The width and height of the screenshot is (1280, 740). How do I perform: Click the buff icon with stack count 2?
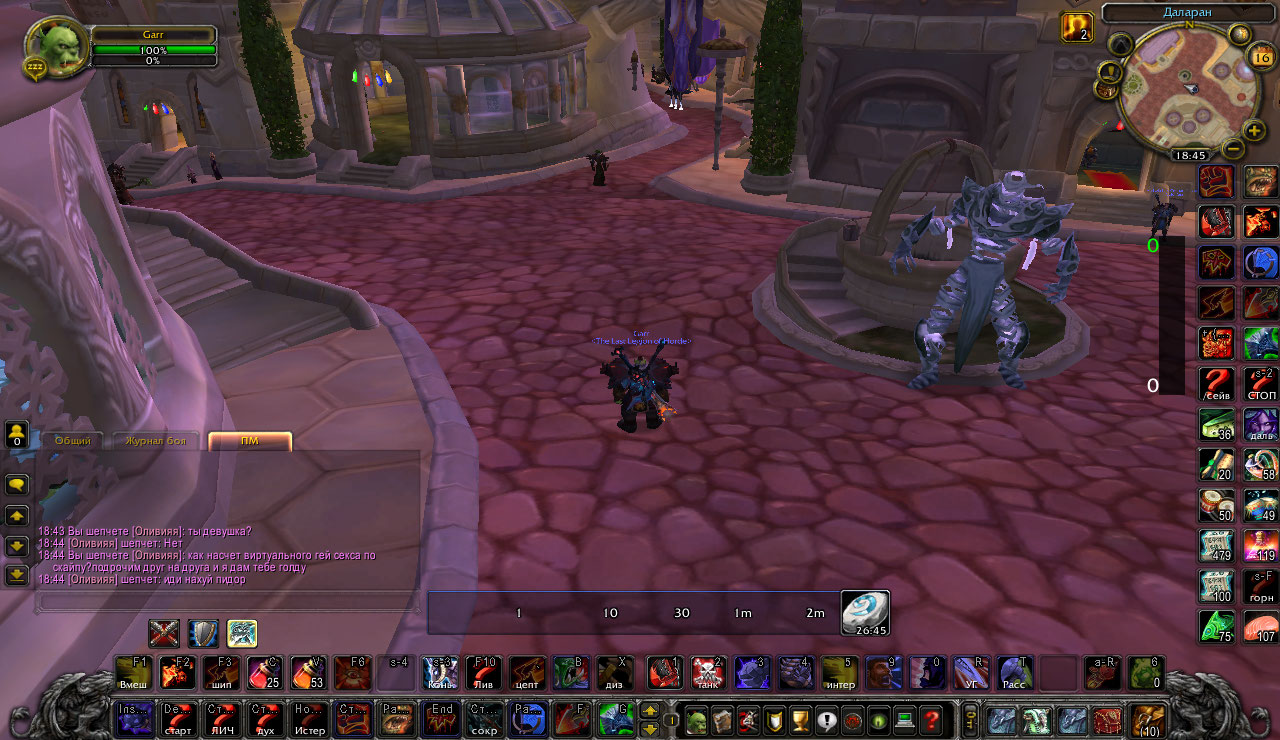coord(1076,27)
